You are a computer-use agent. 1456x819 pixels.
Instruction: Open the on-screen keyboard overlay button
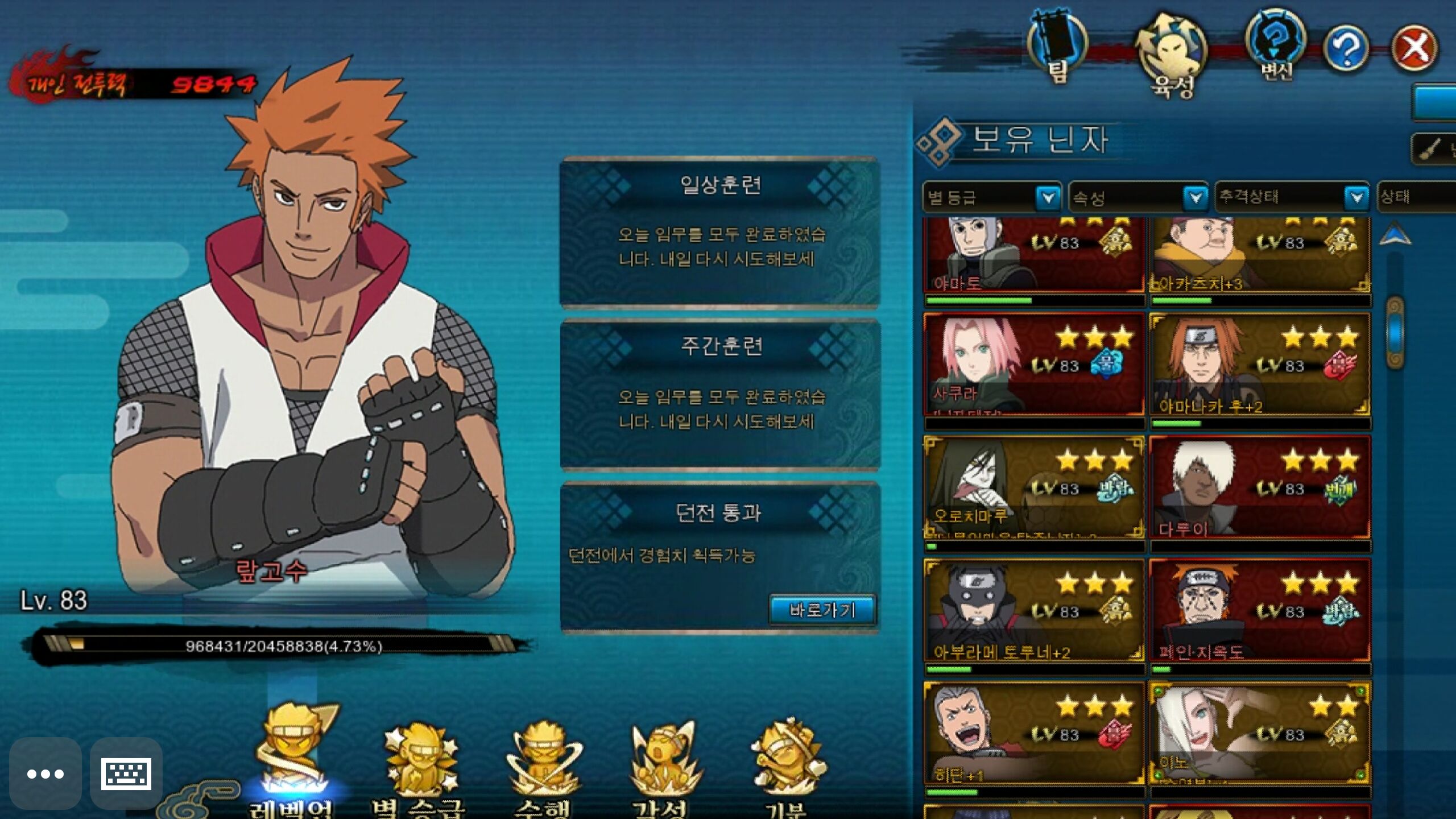[126, 773]
